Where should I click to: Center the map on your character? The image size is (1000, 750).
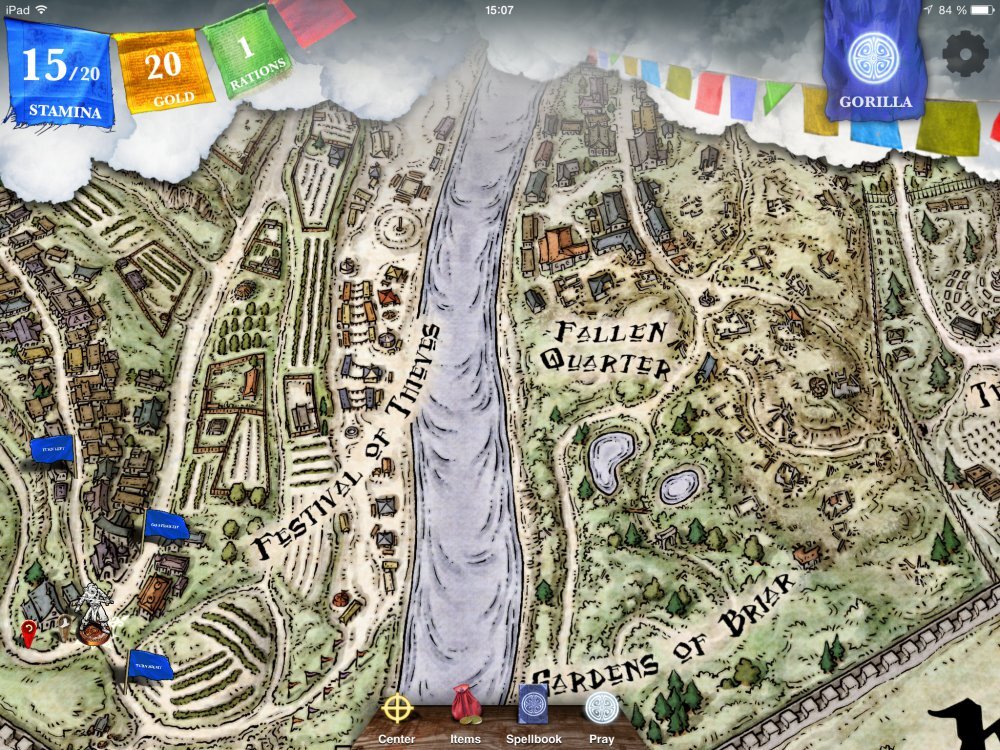397,713
